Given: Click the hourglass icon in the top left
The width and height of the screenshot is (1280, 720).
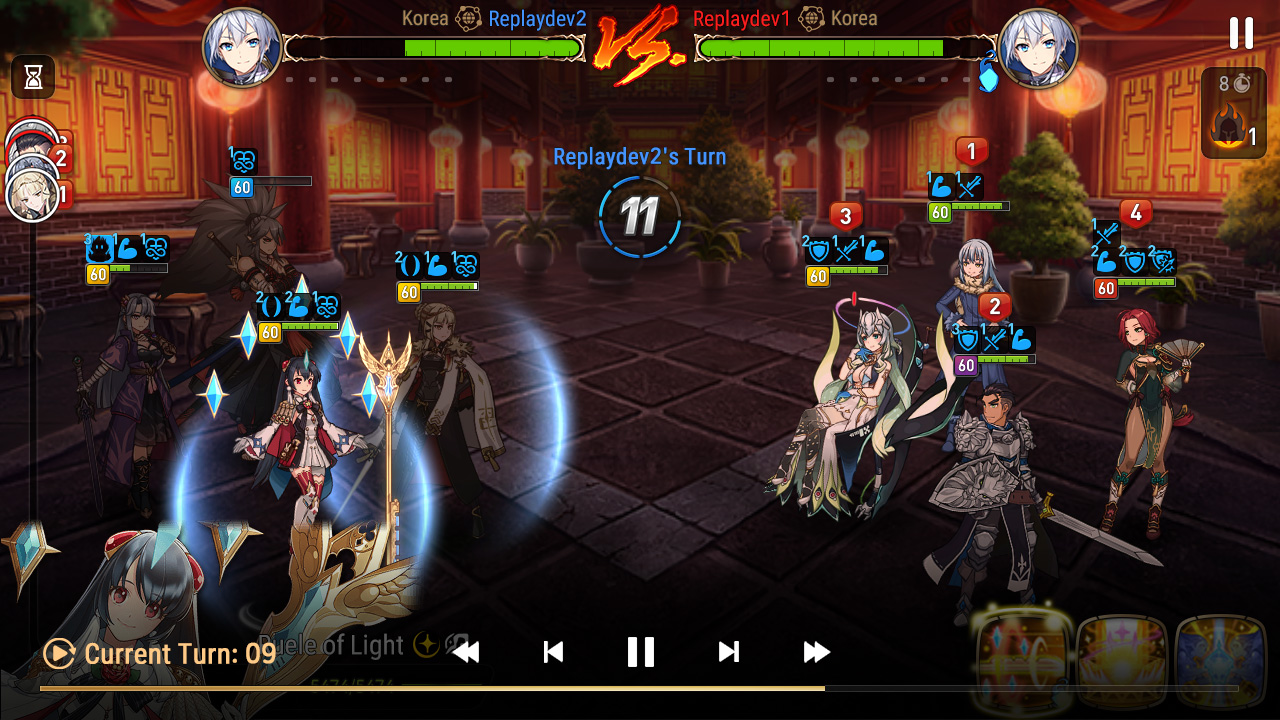Looking at the screenshot, I should pos(31,78).
